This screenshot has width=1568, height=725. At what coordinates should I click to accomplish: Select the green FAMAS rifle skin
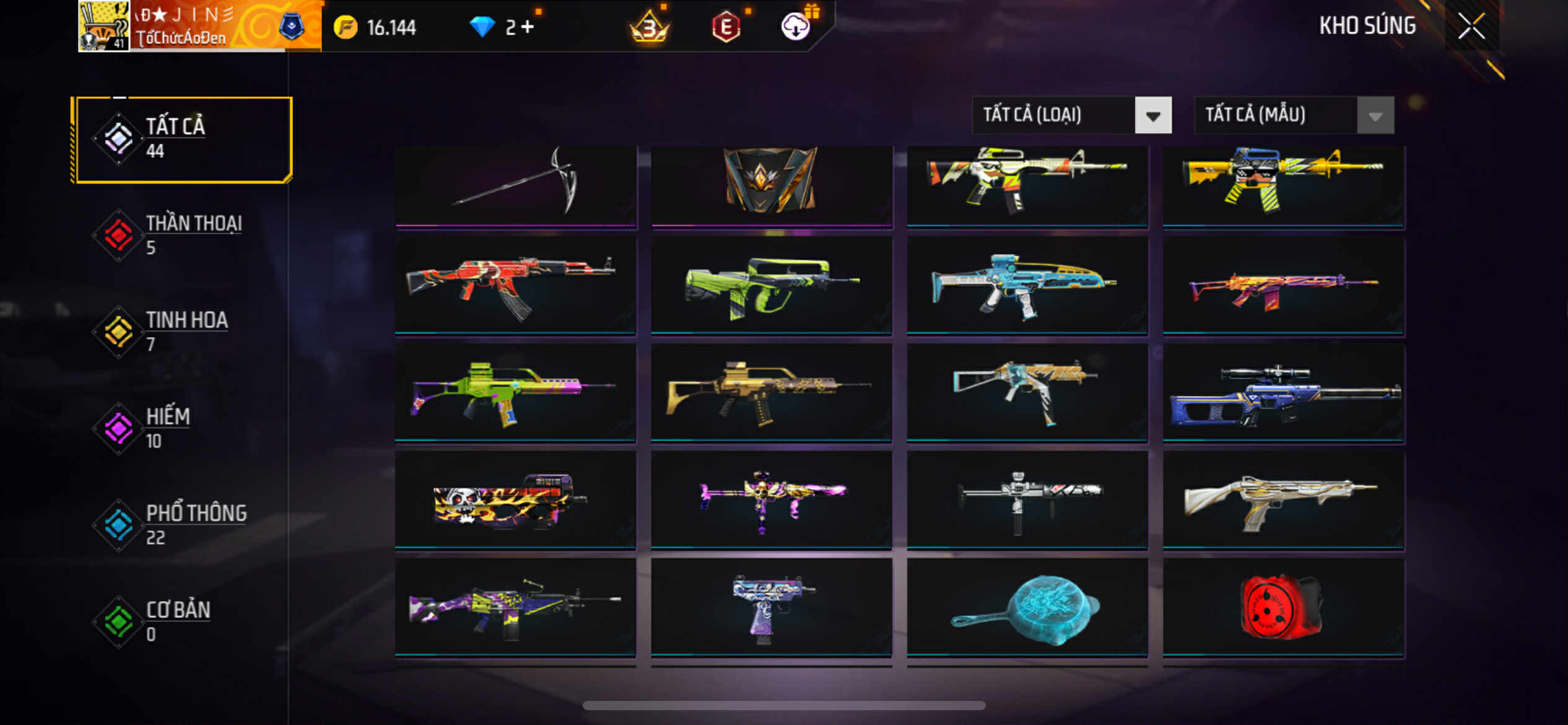(771, 286)
